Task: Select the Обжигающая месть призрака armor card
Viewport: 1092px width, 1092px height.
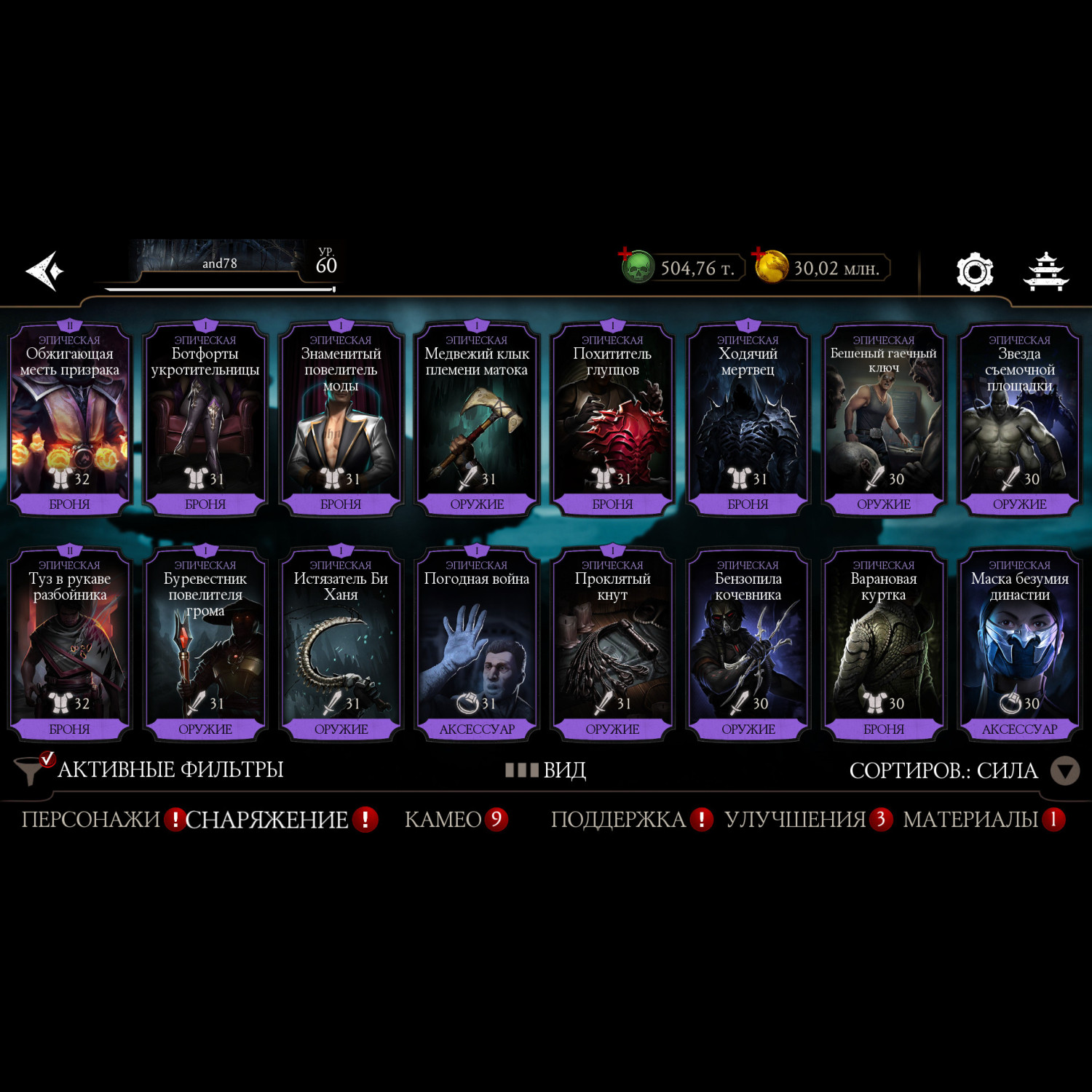Action: pos(69,421)
